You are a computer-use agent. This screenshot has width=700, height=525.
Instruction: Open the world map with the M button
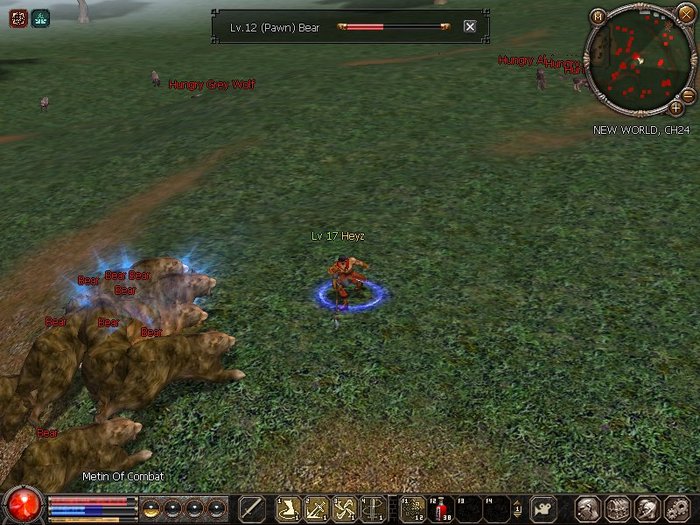click(598, 16)
